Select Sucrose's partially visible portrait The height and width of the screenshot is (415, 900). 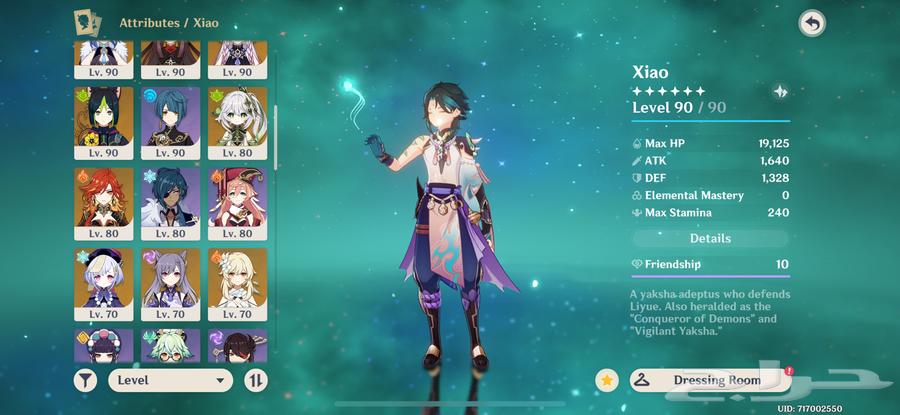coord(171,346)
